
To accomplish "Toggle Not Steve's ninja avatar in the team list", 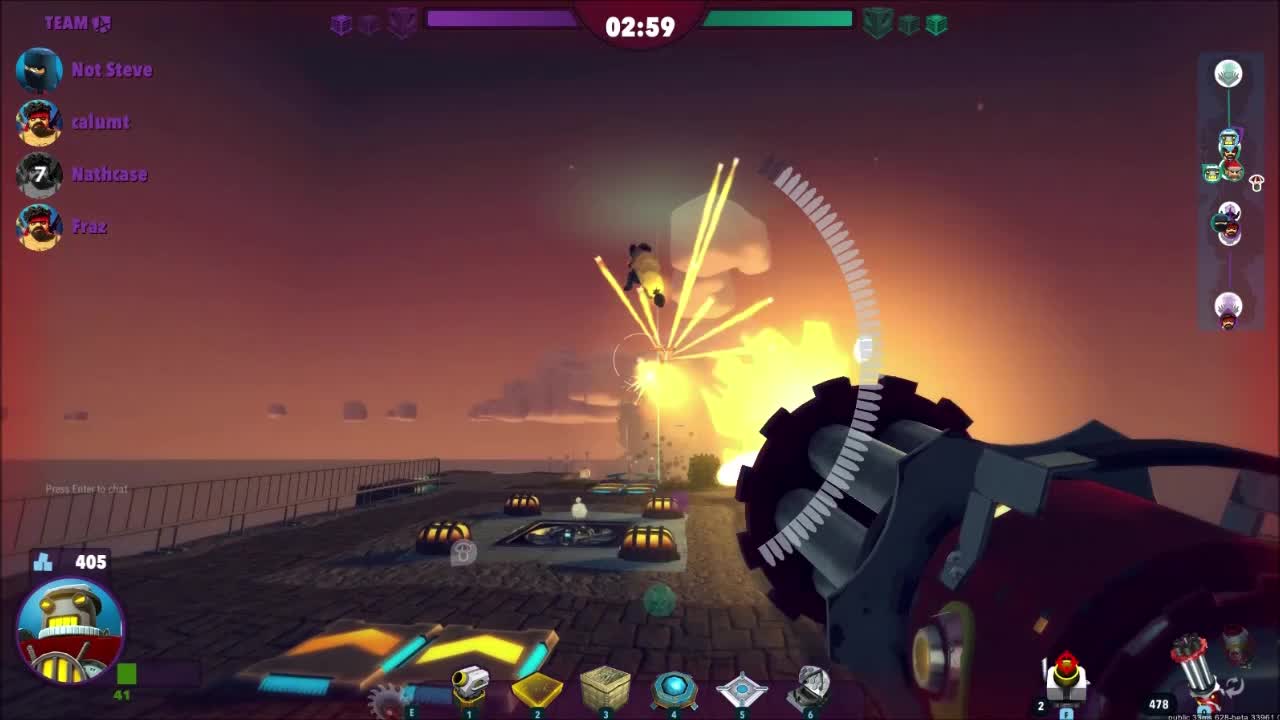I will click(38, 70).
